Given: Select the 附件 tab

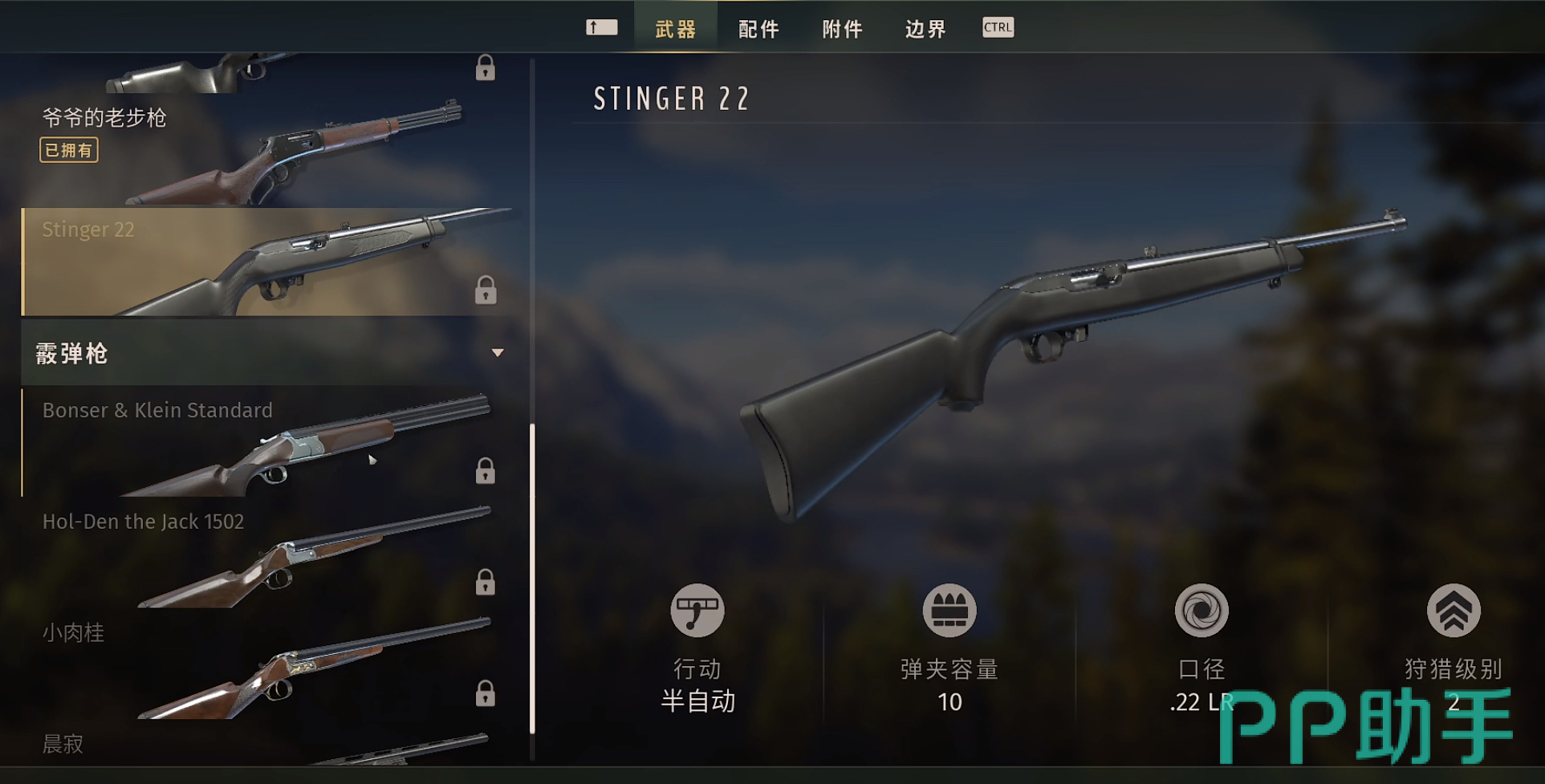Looking at the screenshot, I should pos(842,30).
